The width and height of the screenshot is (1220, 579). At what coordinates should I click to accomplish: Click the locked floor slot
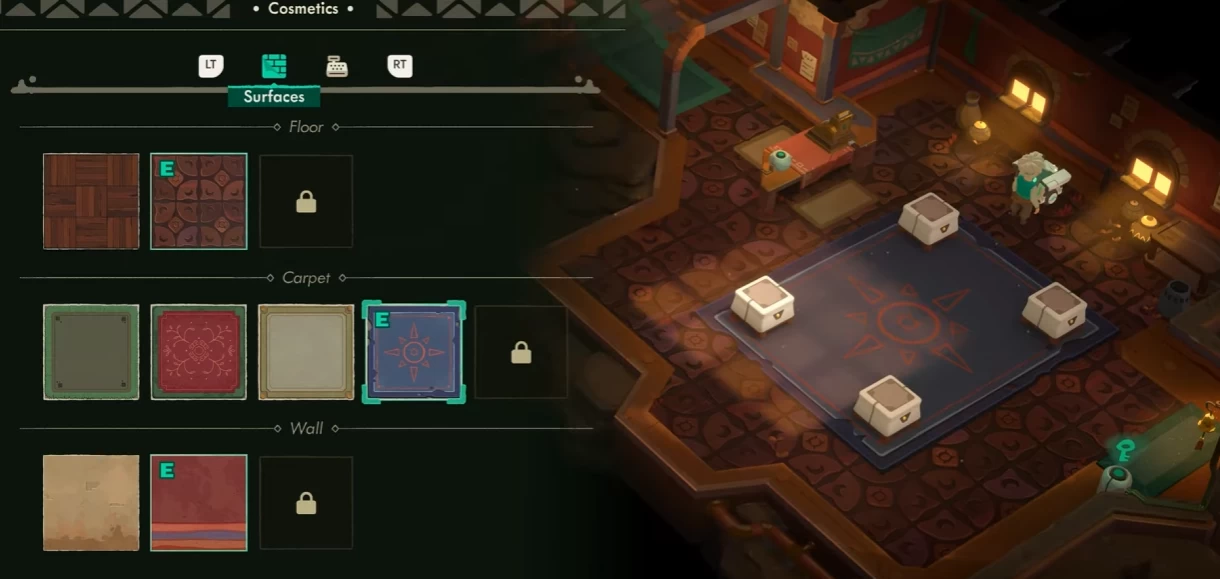(x=306, y=201)
